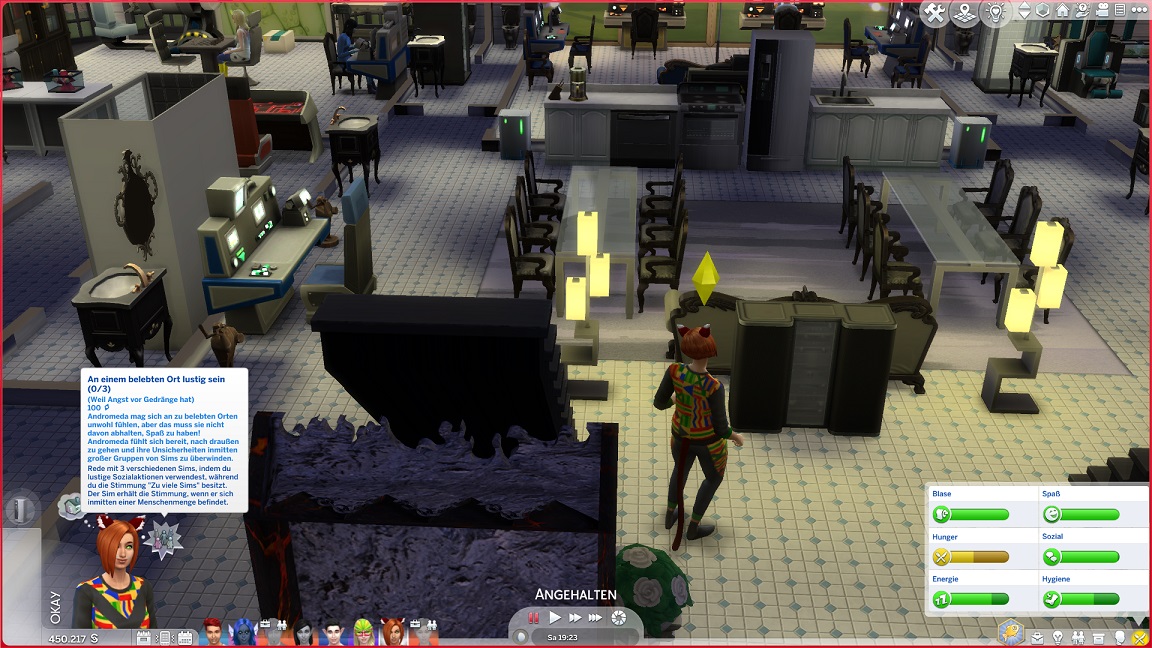Image resolution: width=1152 pixels, height=648 pixels.
Task: Open the relationships panel with two figures
Action: click(1079, 637)
